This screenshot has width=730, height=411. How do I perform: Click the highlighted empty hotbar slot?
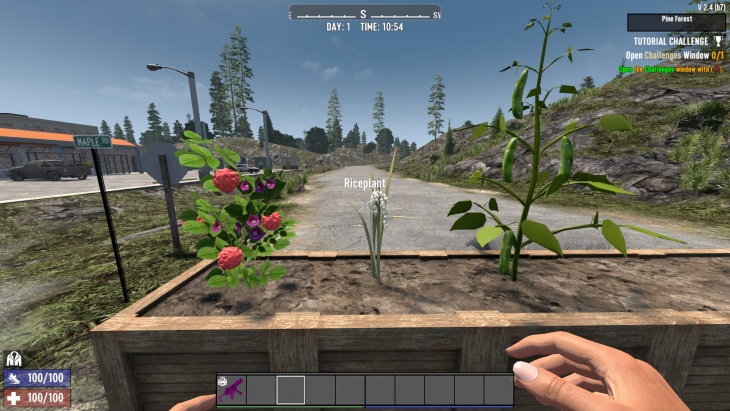(x=291, y=390)
